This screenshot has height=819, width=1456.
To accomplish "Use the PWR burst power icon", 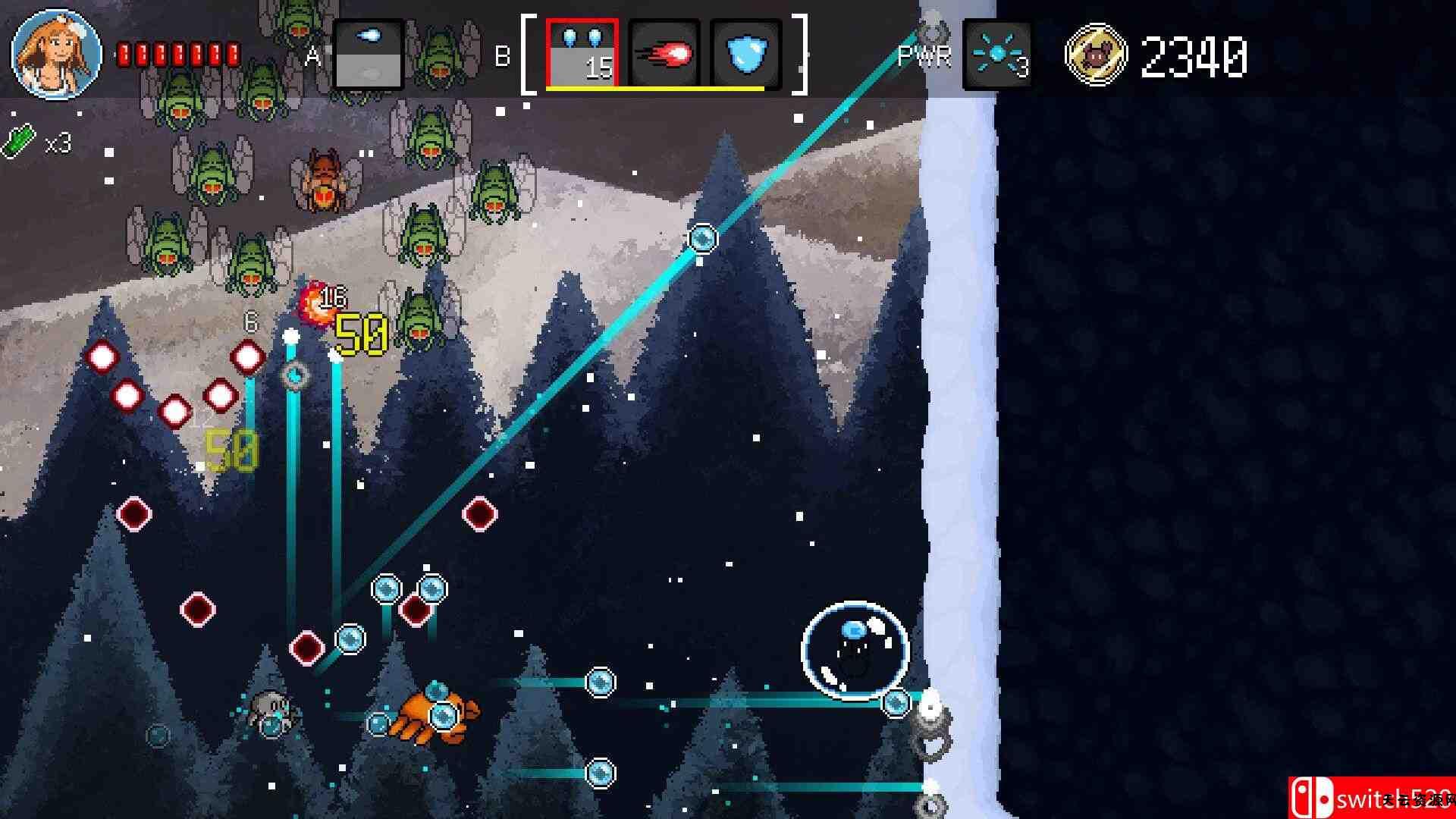I will pyautogui.click(x=996, y=55).
